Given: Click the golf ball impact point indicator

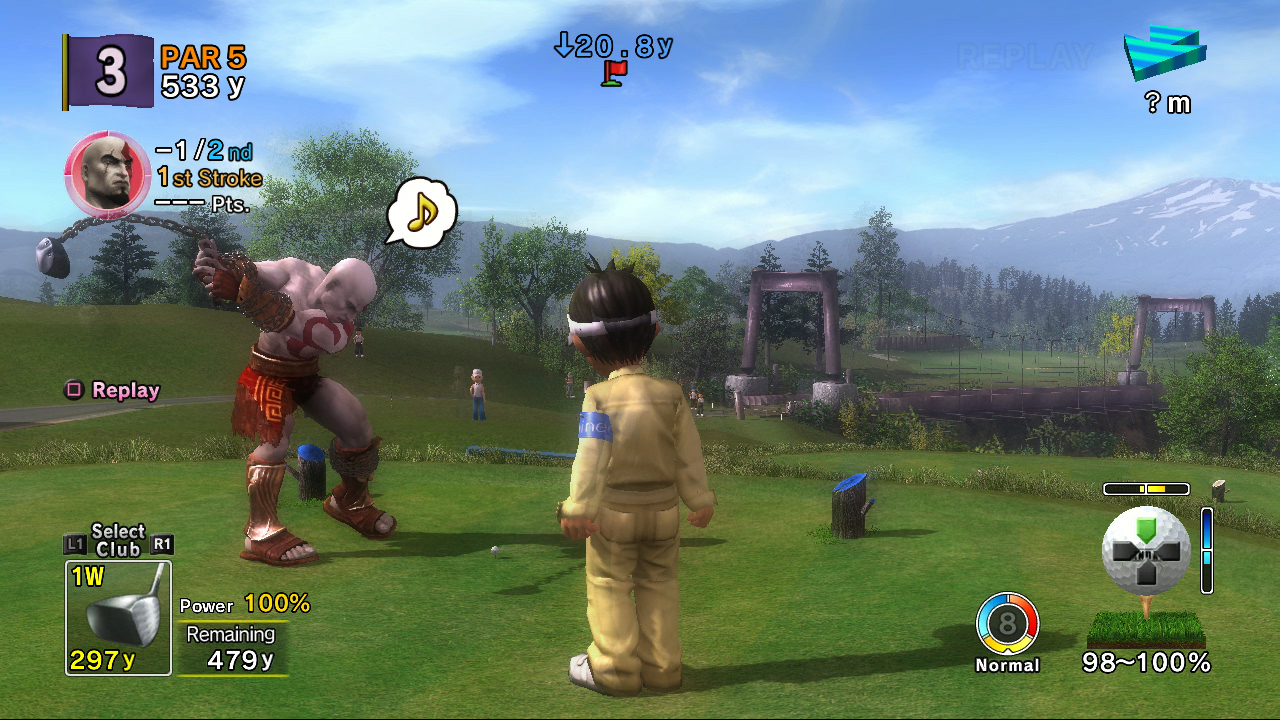Looking at the screenshot, I should pos(1146,551).
